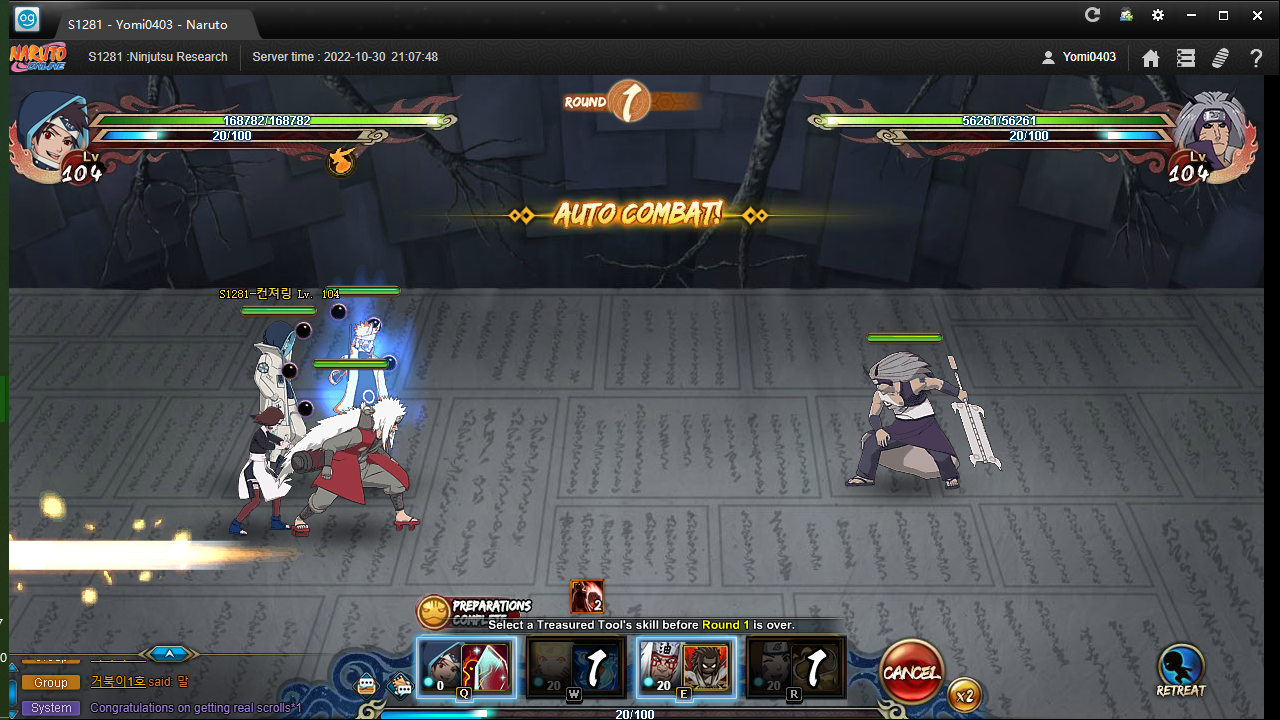Open the server list icon
The width and height of the screenshot is (1280, 720).
click(x=1186, y=58)
